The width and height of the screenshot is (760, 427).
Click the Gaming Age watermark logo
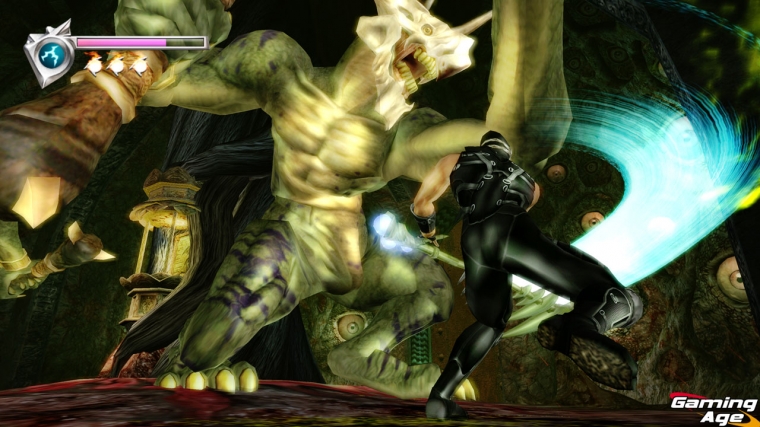(x=713, y=408)
